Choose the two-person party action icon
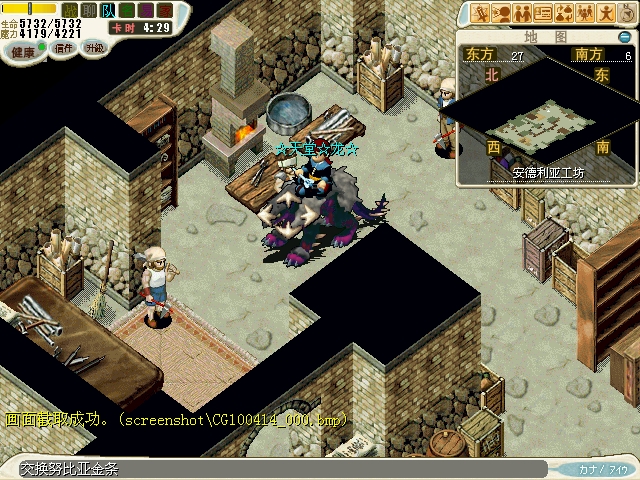Screen dimensions: 640x480 522,13
